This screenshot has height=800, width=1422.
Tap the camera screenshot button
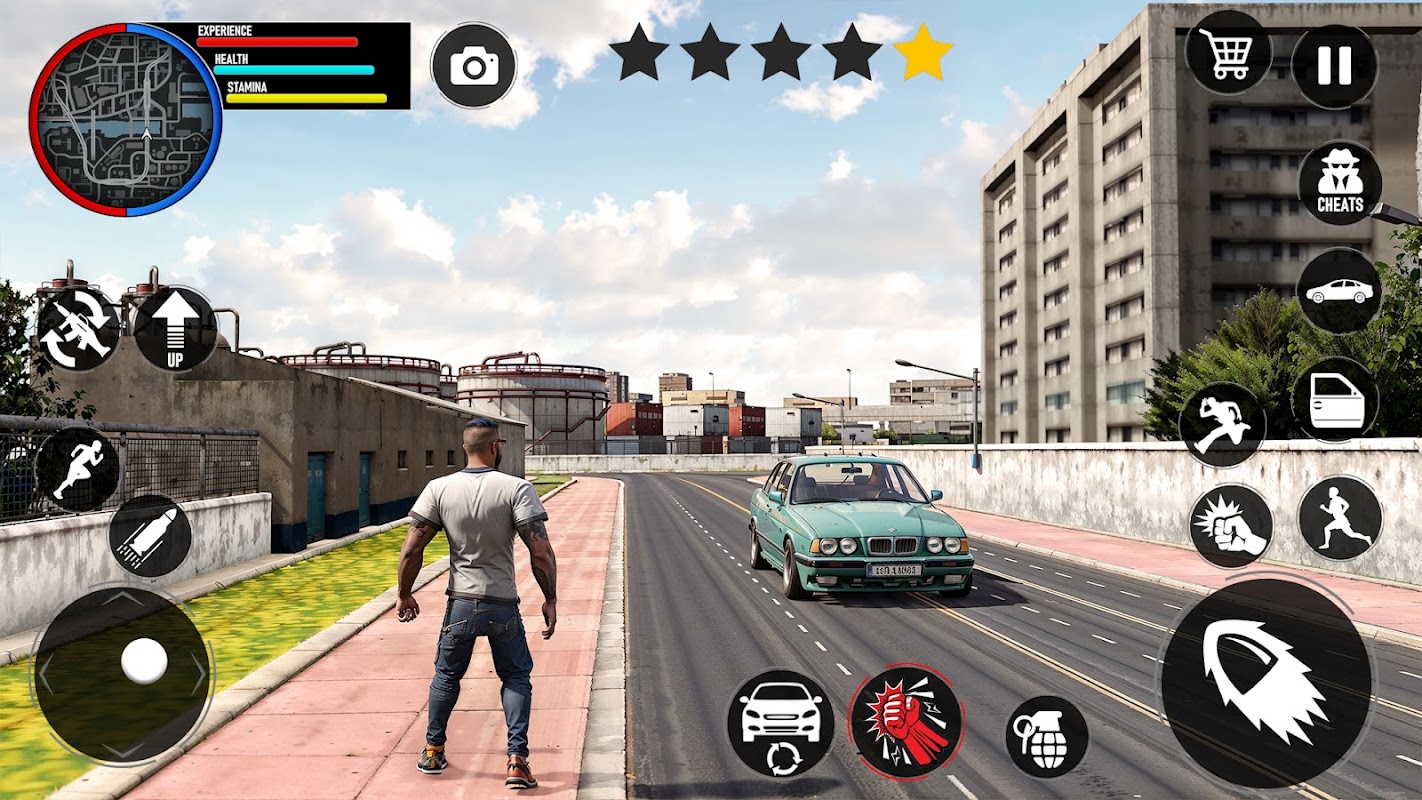tap(474, 66)
